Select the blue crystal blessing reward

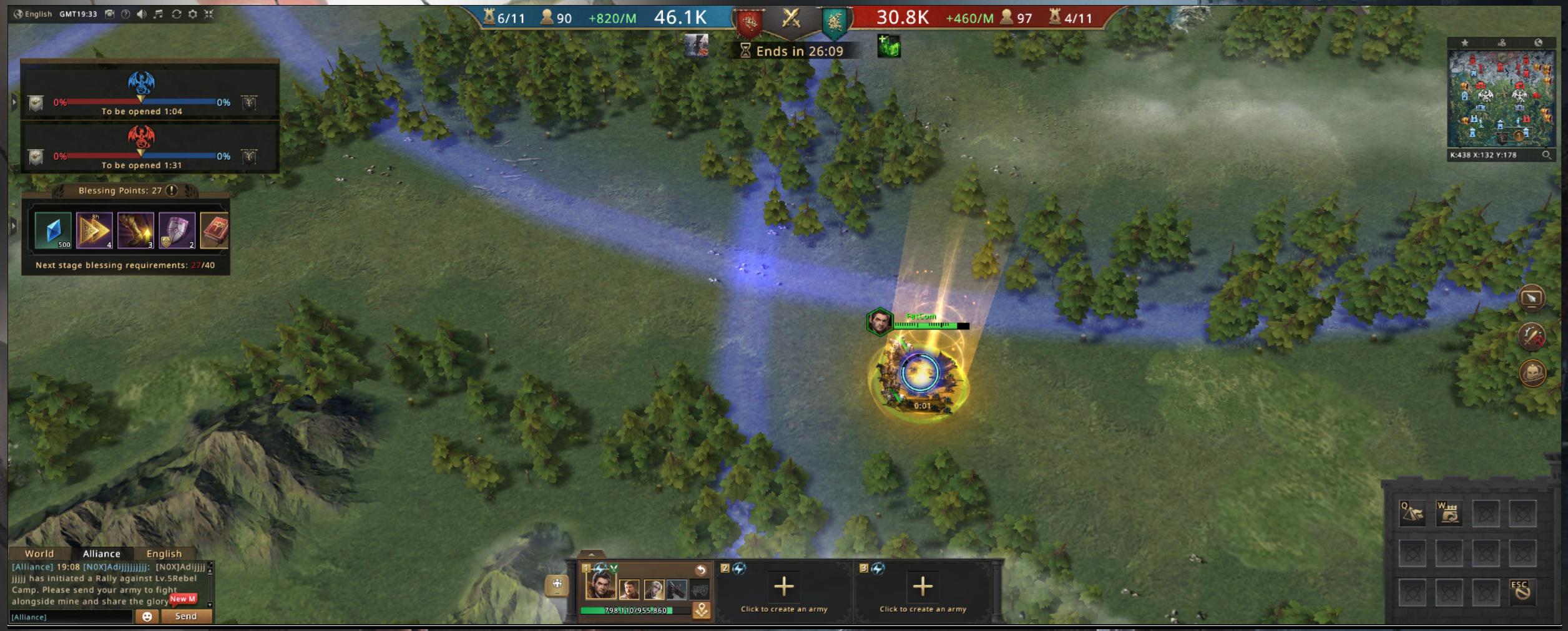point(53,230)
